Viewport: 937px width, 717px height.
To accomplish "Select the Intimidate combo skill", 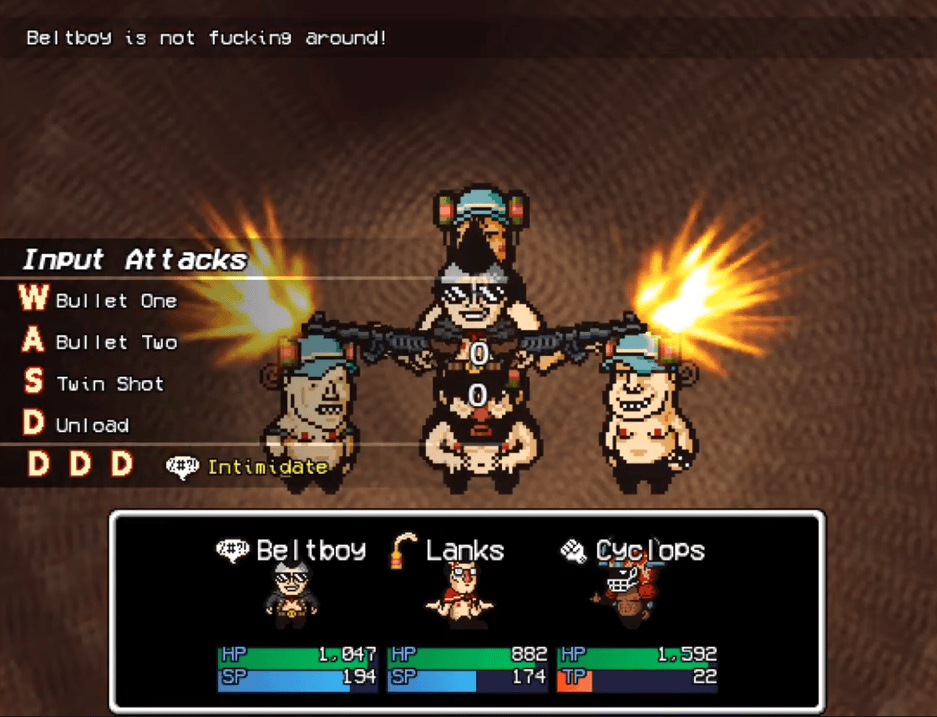I will (267, 467).
